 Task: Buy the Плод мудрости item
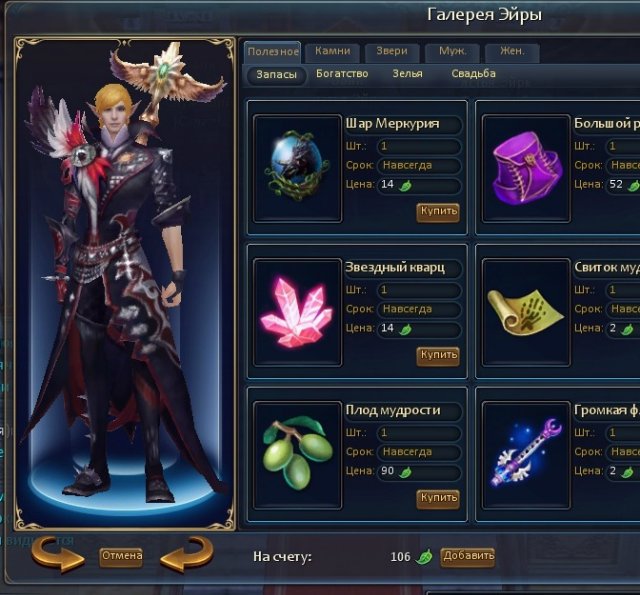(438, 498)
